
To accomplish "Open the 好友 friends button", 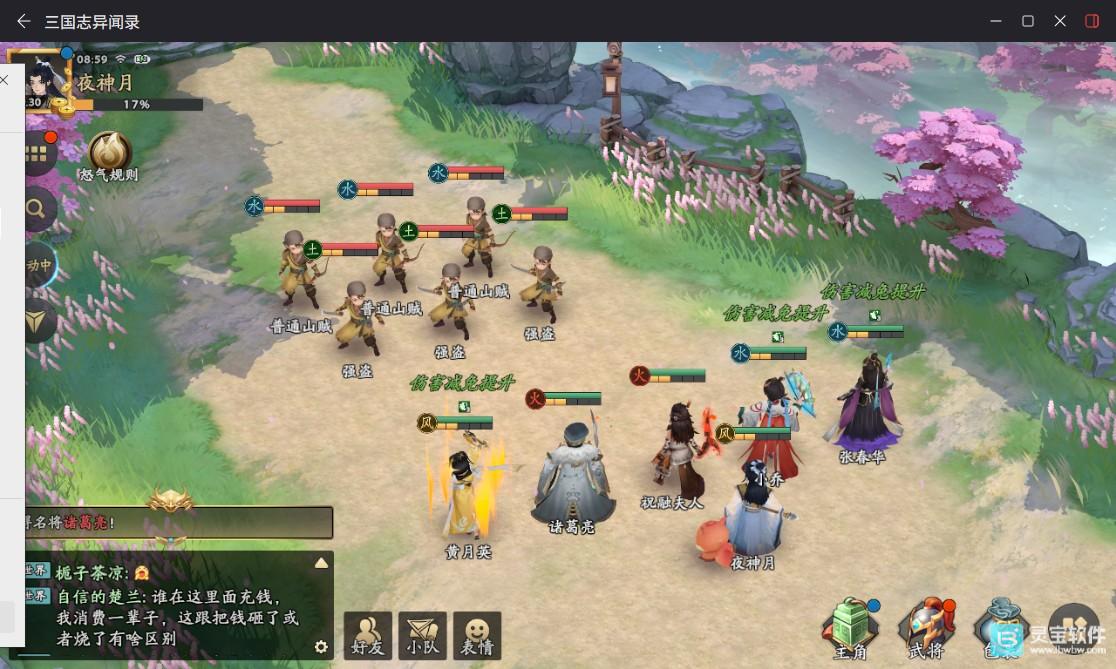I will coord(368,634).
